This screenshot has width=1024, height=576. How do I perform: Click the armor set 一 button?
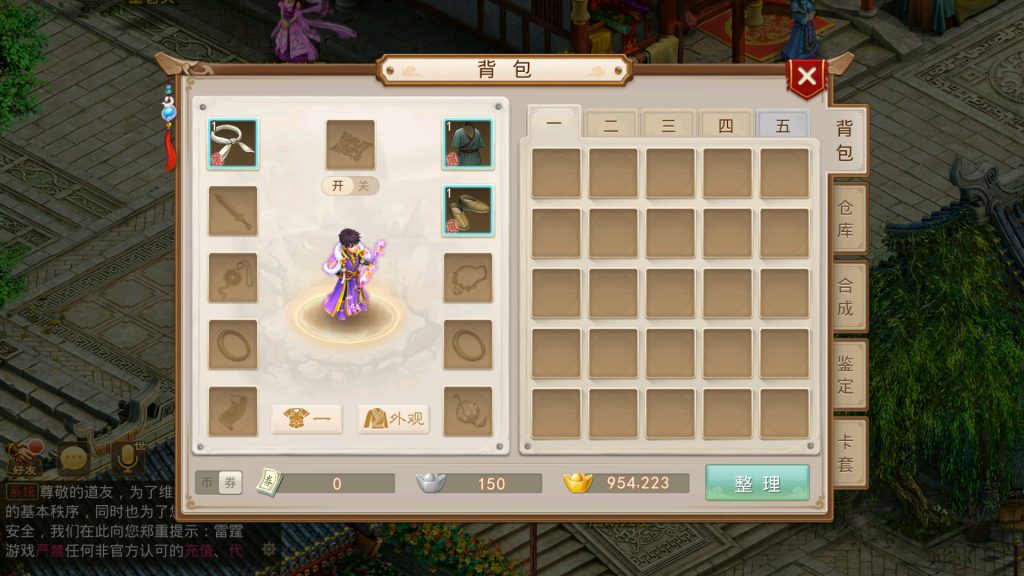pos(306,419)
